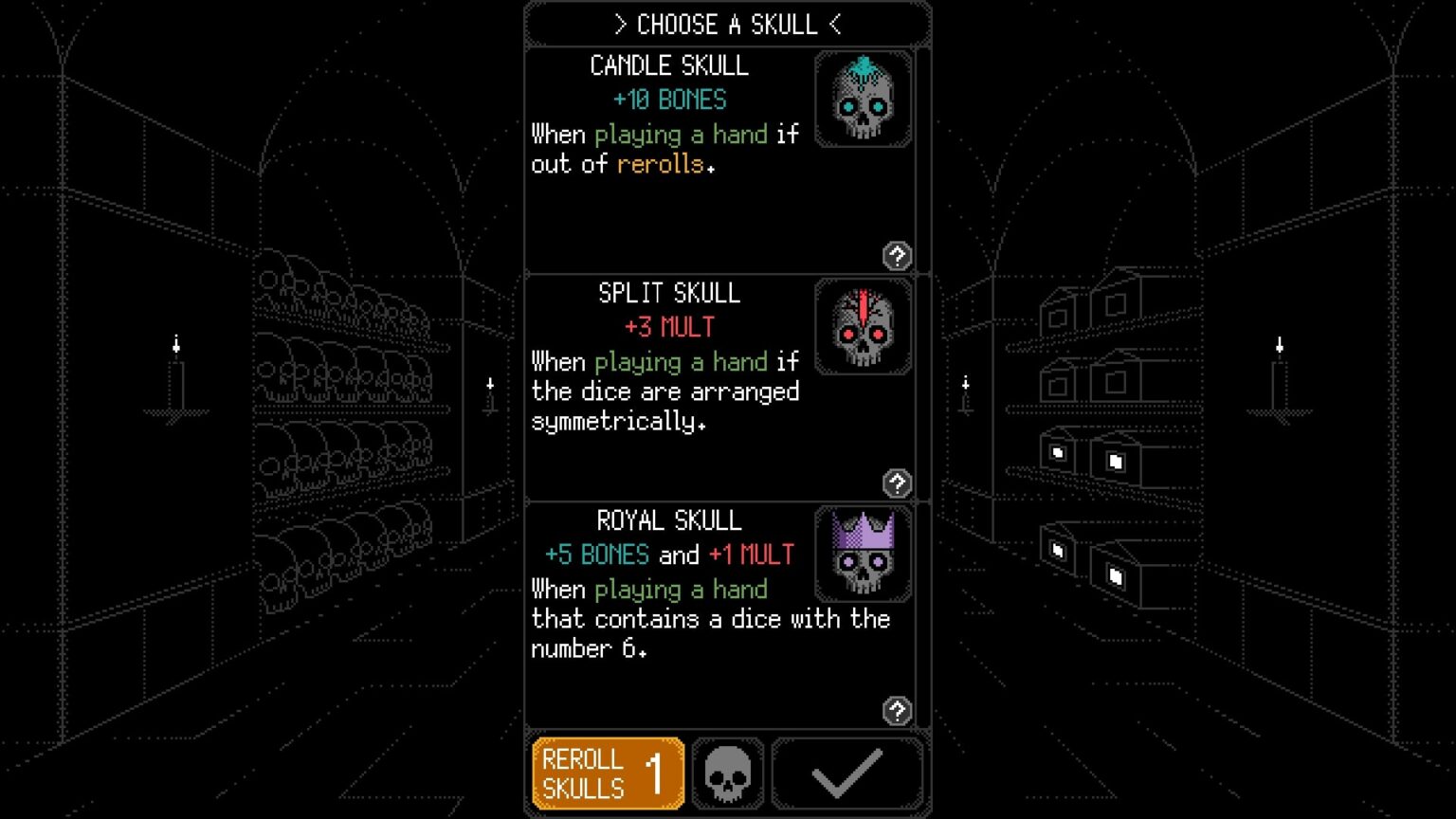Select the crowned Royal Skull portrait icon
The height and width of the screenshot is (819, 1456).
pos(862,555)
